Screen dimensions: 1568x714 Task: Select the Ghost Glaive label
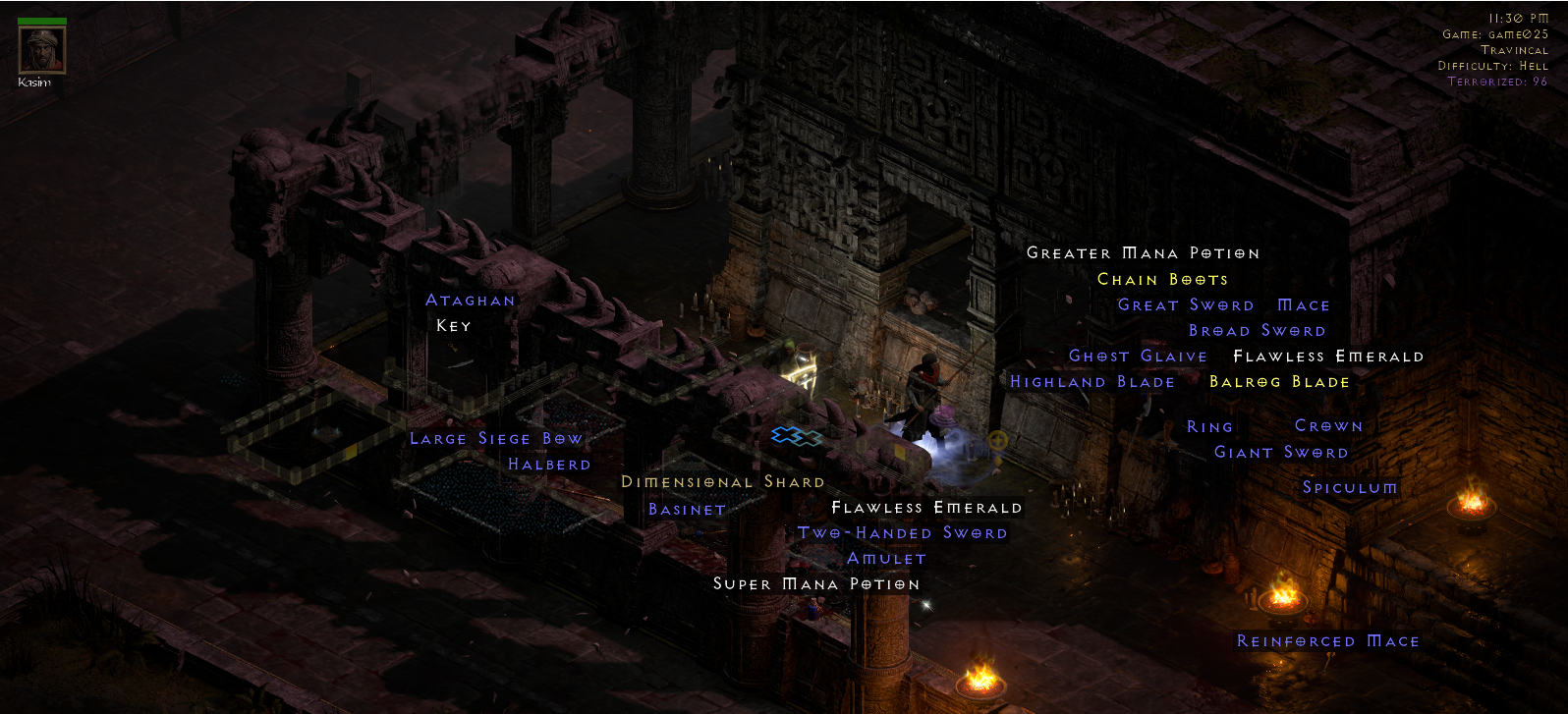[x=1137, y=356]
